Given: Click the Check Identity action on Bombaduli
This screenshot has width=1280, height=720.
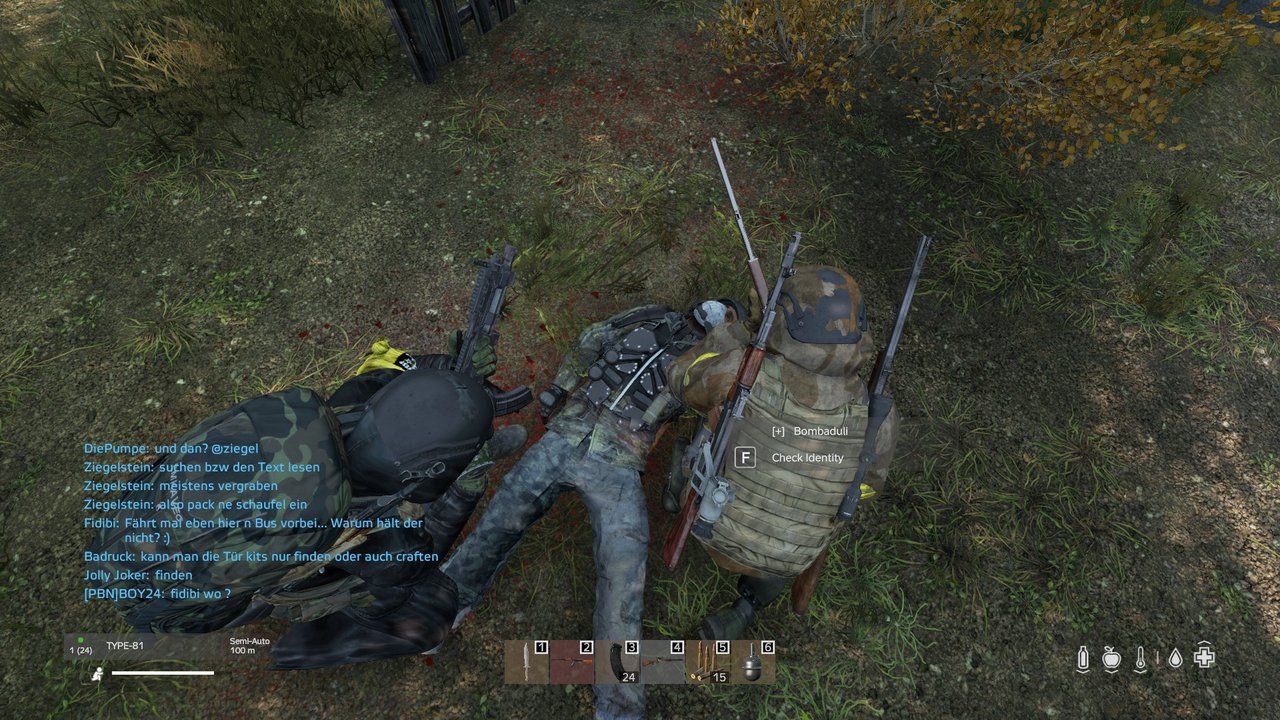Looking at the screenshot, I should (x=807, y=458).
